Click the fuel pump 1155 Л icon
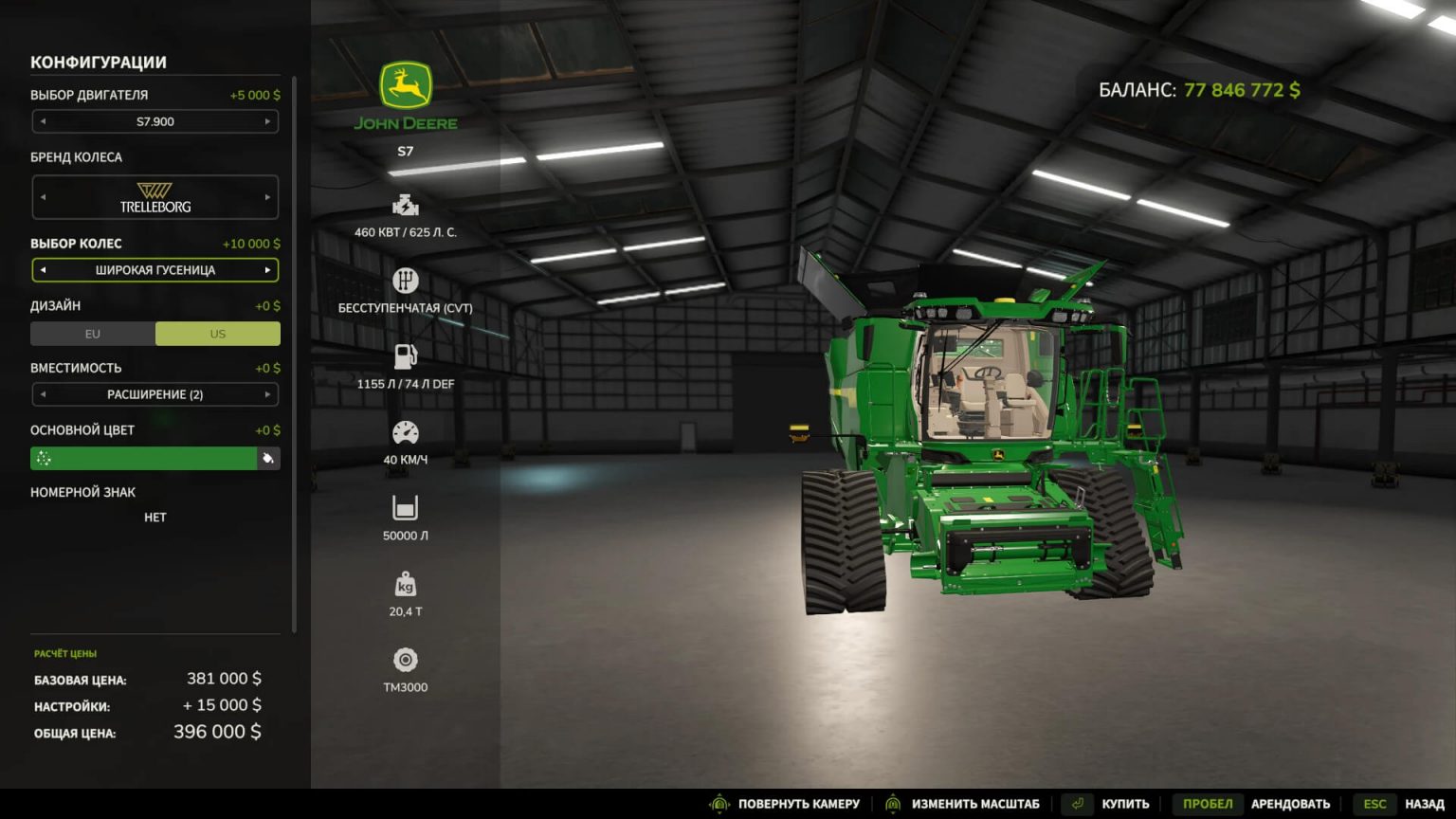 click(x=406, y=355)
